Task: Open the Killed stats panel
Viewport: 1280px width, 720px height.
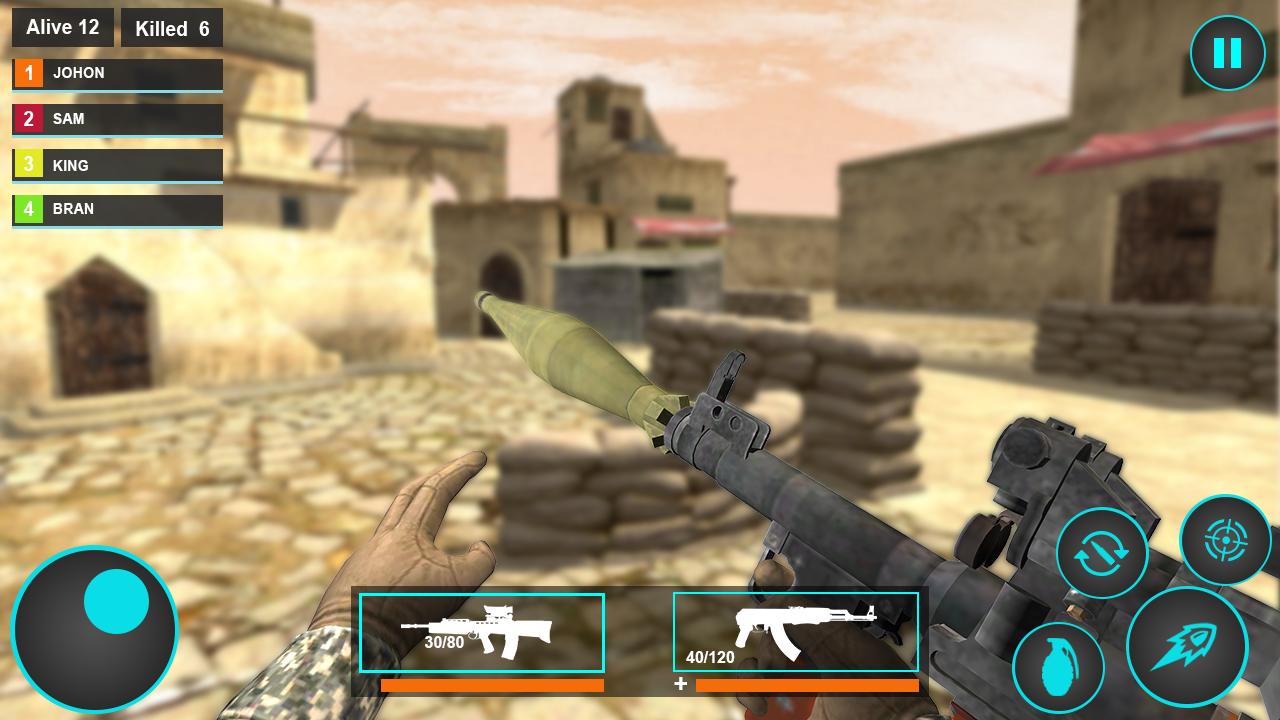Action: [172, 28]
